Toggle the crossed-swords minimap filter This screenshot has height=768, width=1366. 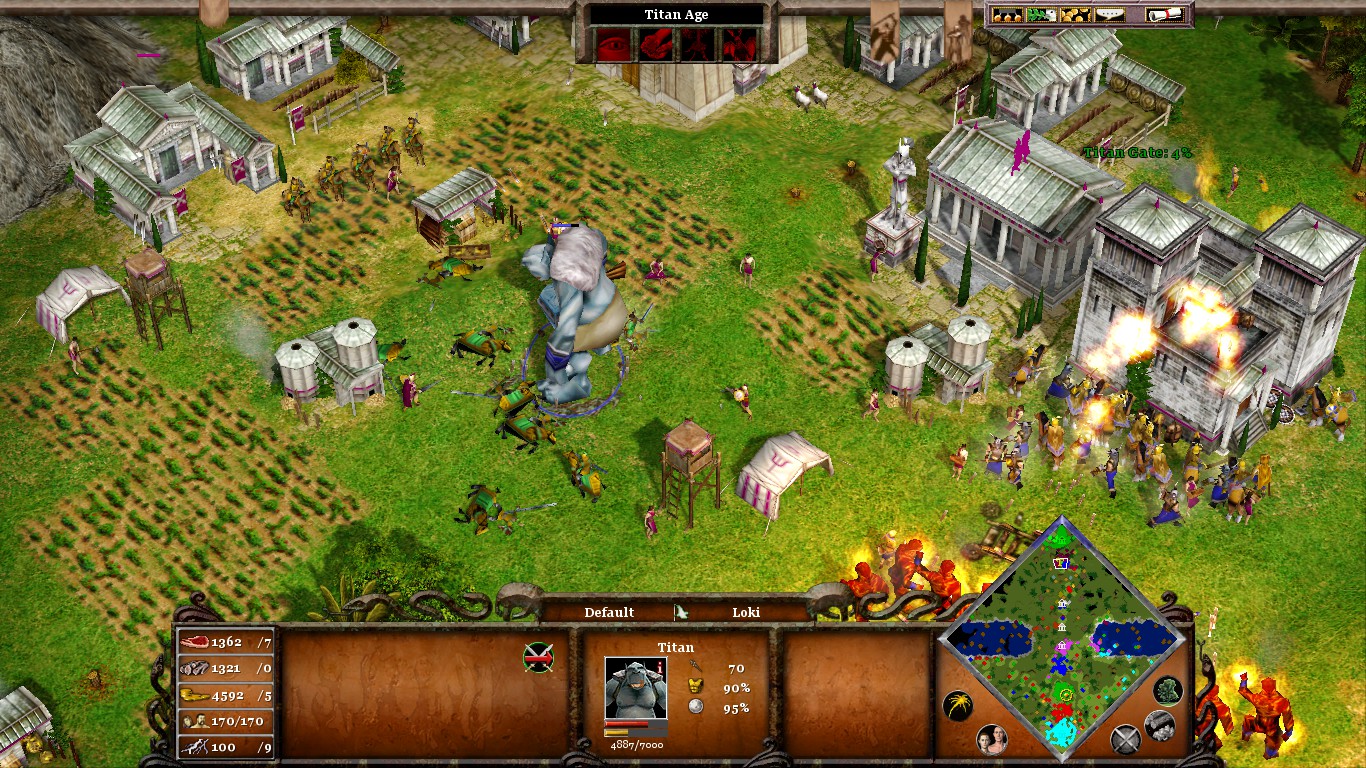click(x=1125, y=738)
